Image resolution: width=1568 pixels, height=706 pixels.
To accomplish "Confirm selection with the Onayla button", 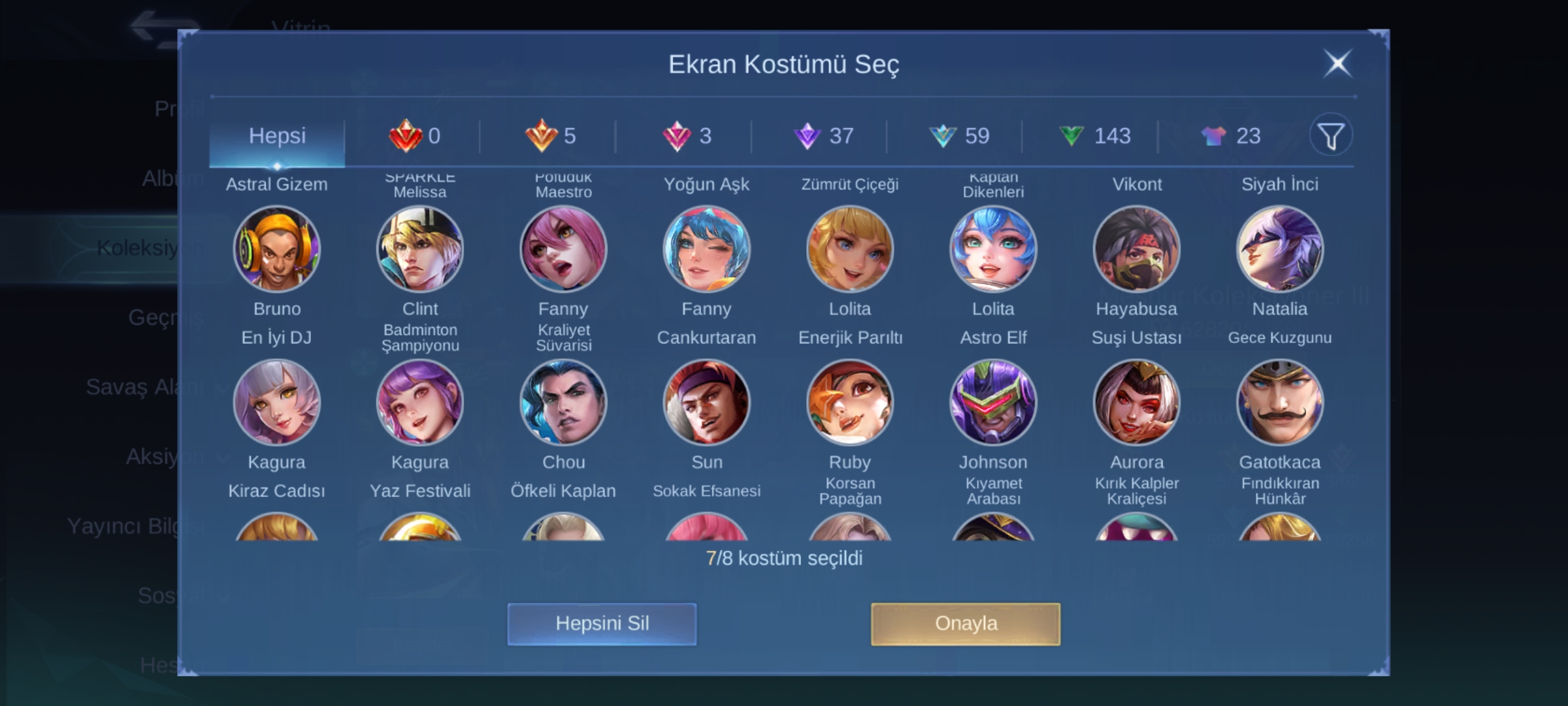I will pyautogui.click(x=965, y=624).
